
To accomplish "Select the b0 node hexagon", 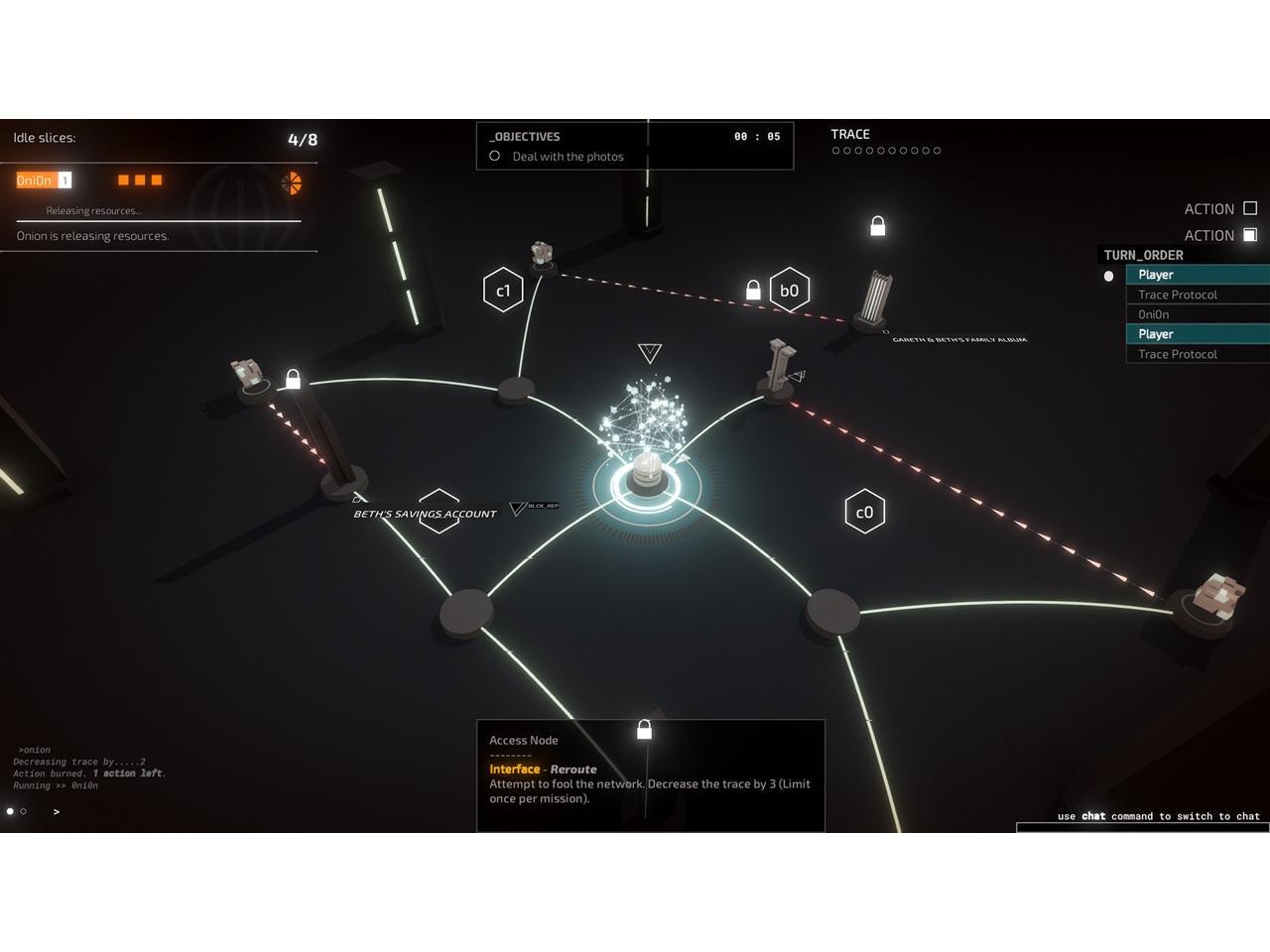I will 790,291.
